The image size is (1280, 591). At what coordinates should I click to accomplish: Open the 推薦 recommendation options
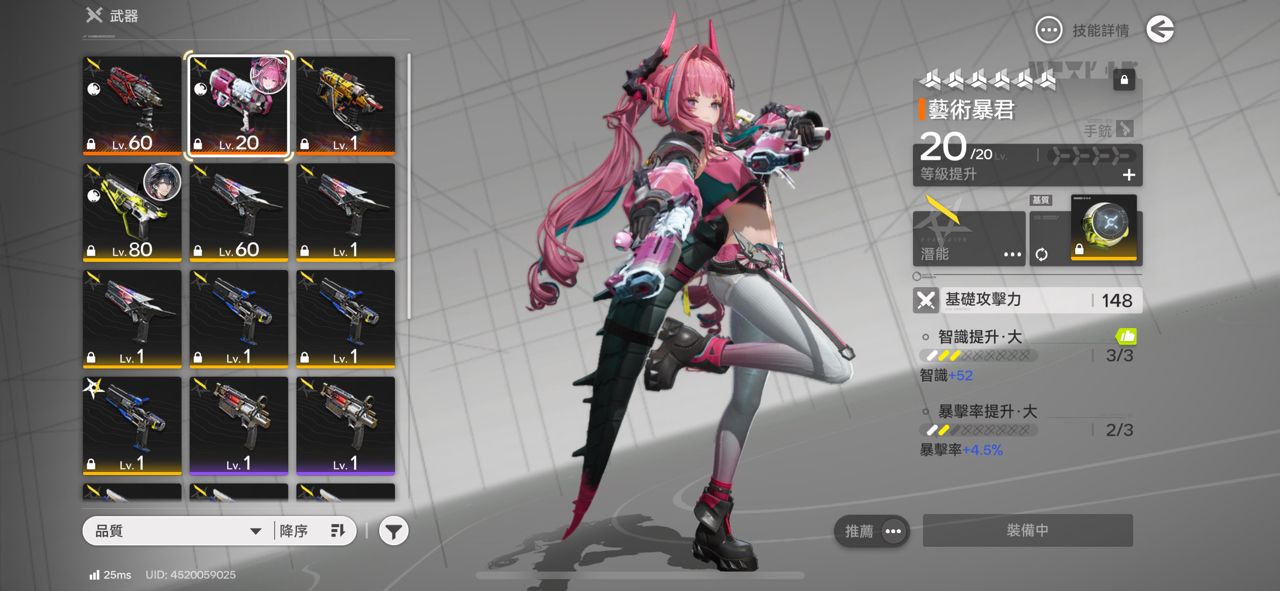[x=871, y=531]
